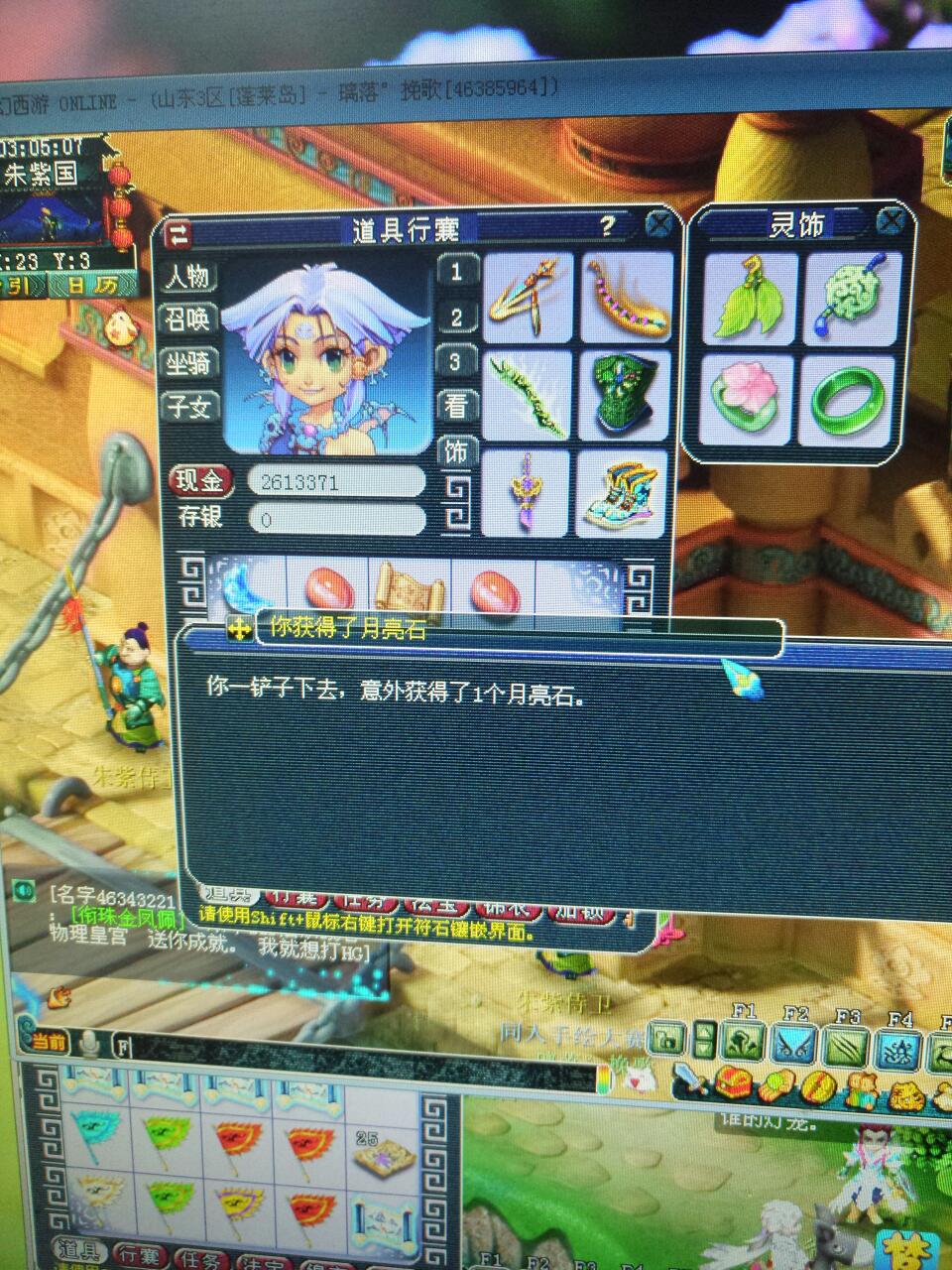Select the blue crescent moonstone item
Image resolution: width=952 pixels, height=1270 pixels.
(x=240, y=591)
